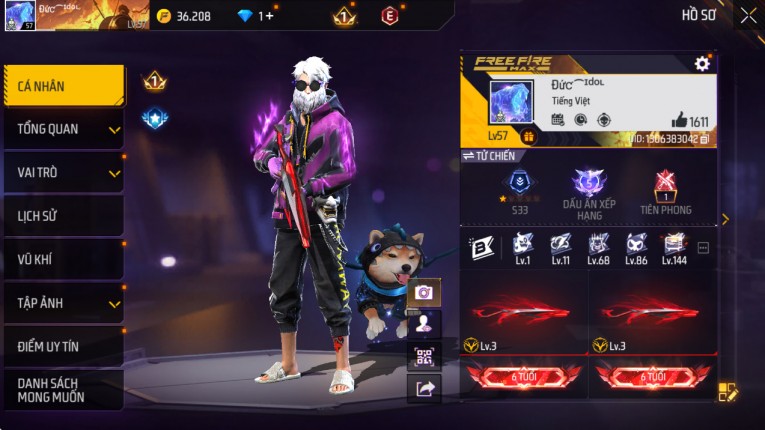Show more with the yellow side arrow

point(725,219)
